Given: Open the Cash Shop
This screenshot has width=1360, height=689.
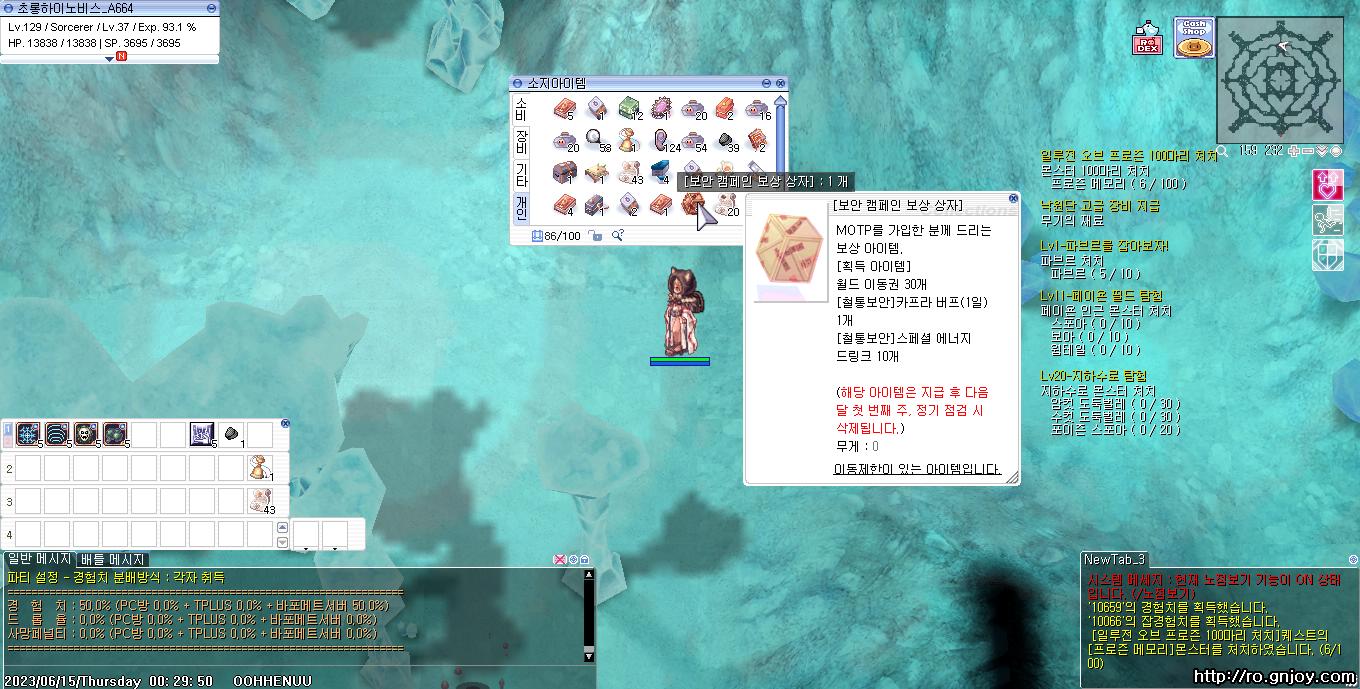Looking at the screenshot, I should 1193,39.
